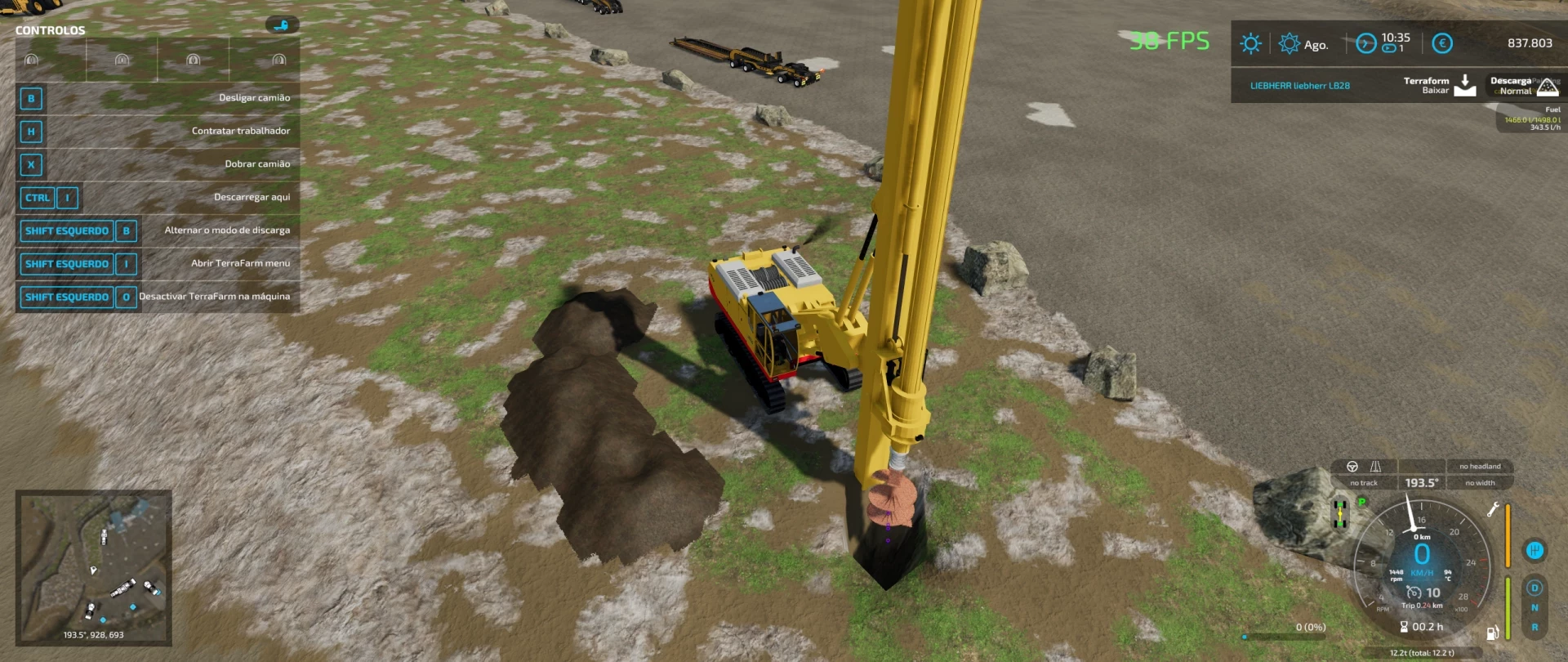Click the fuel pump icon near the gauge
1568x662 pixels.
coord(1493,632)
